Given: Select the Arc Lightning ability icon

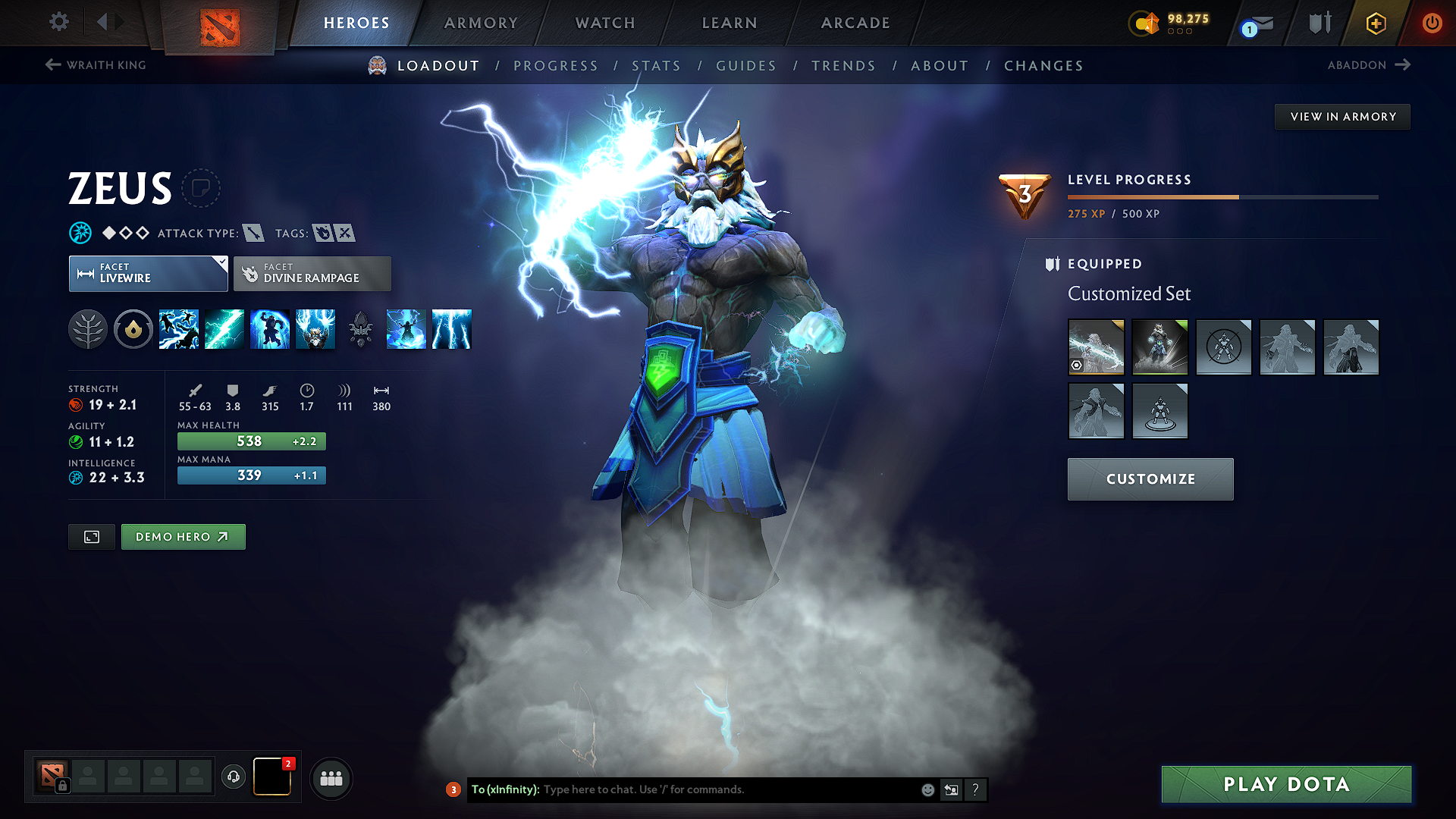Looking at the screenshot, I should (179, 329).
